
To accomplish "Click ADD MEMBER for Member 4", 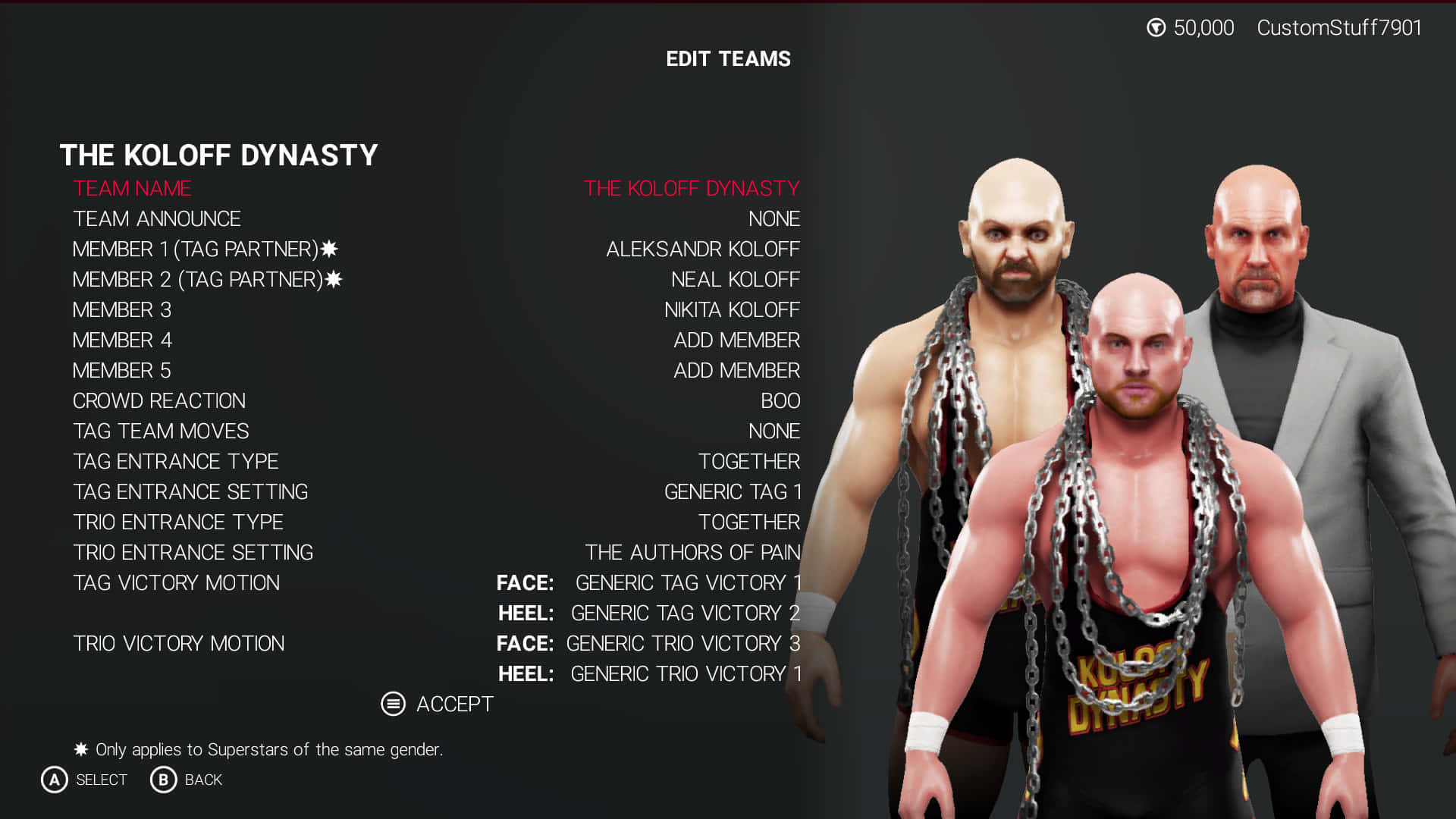I will 736,340.
